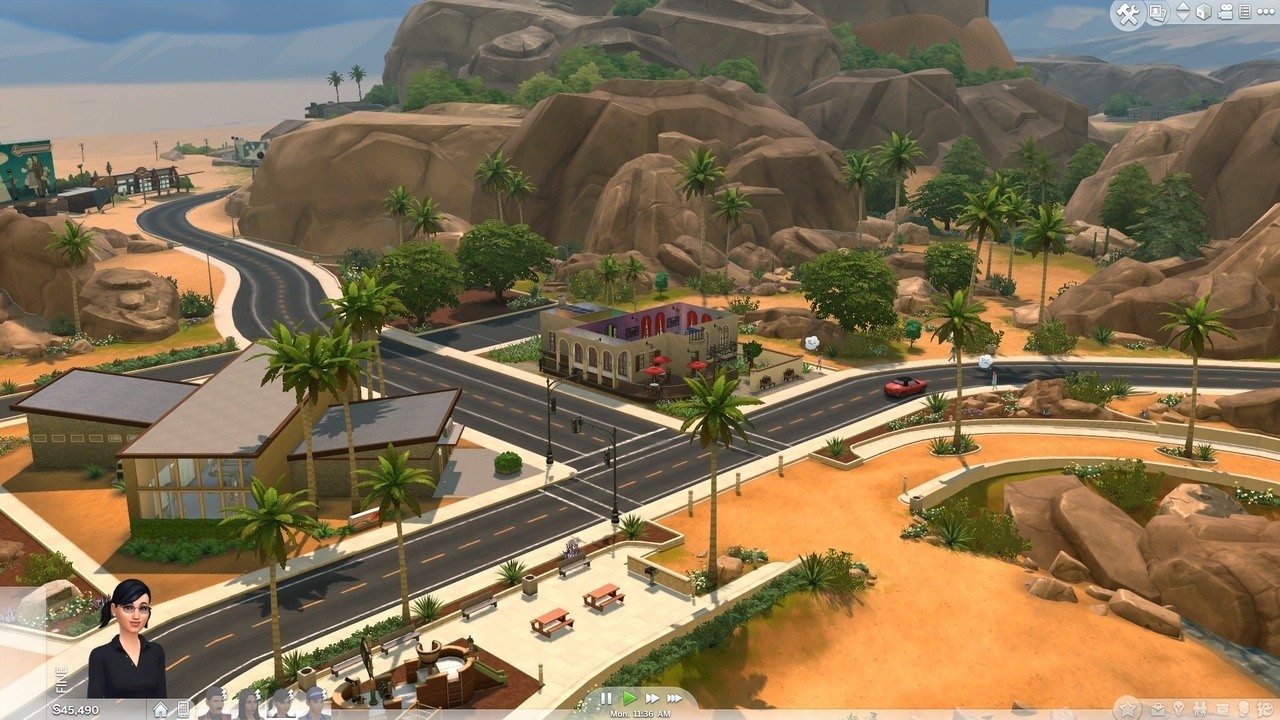Open the Gallery photos icon
The width and height of the screenshot is (1280, 720).
[1156, 12]
